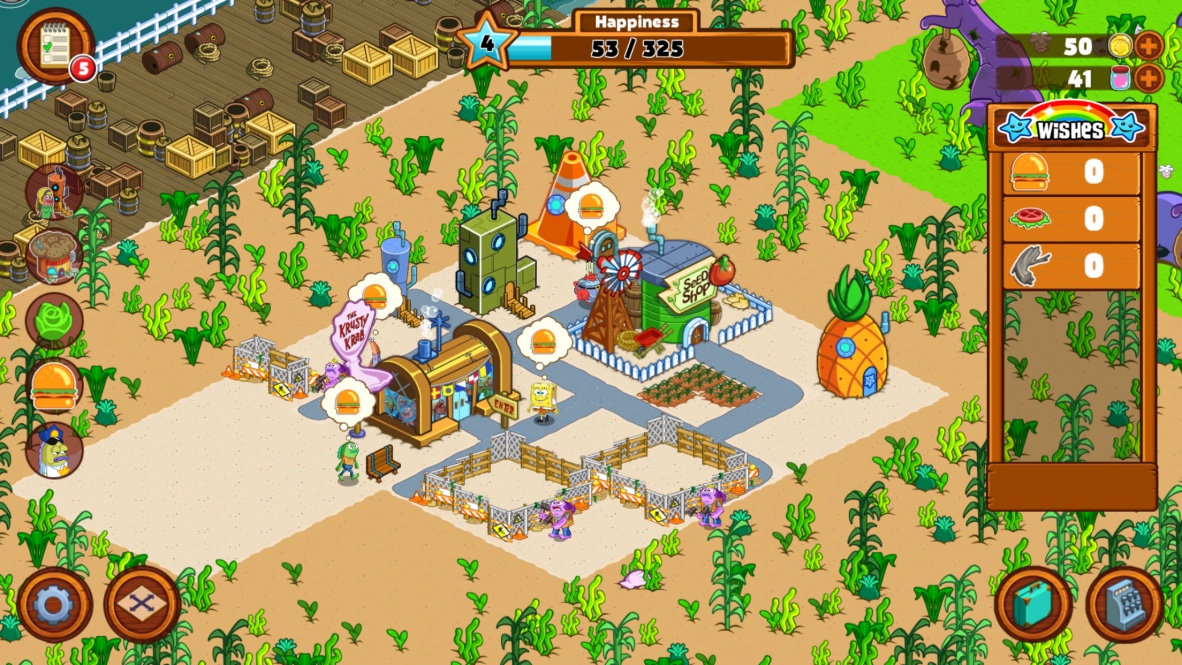Add more pink jellyfish jelly jars
The image size is (1182, 665).
tap(1148, 78)
